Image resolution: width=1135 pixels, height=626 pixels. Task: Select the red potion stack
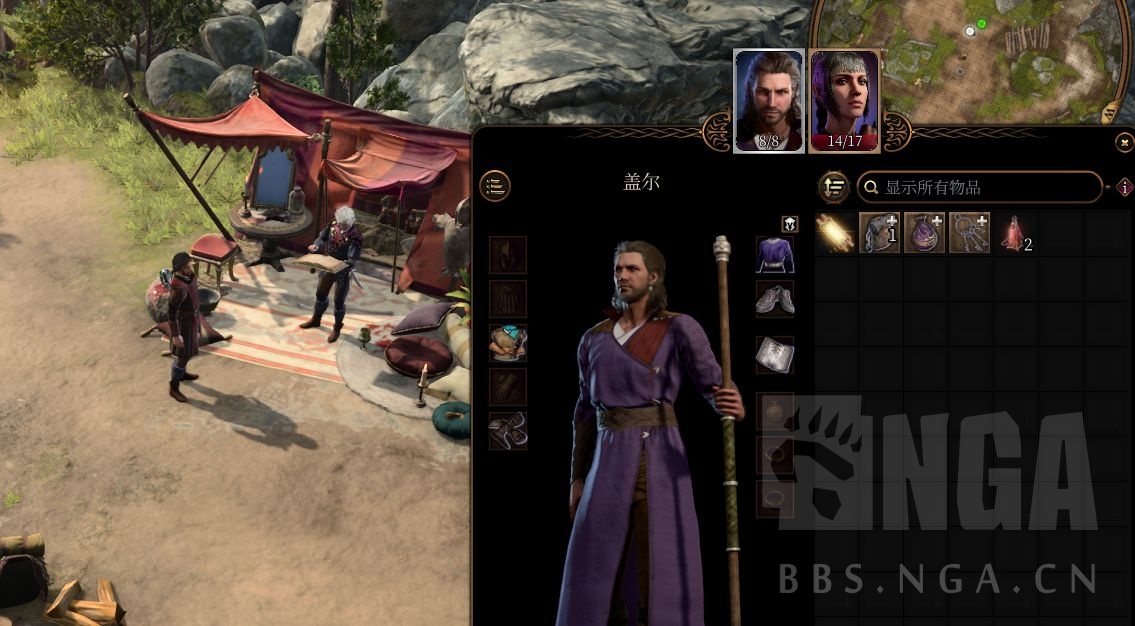coord(1012,232)
